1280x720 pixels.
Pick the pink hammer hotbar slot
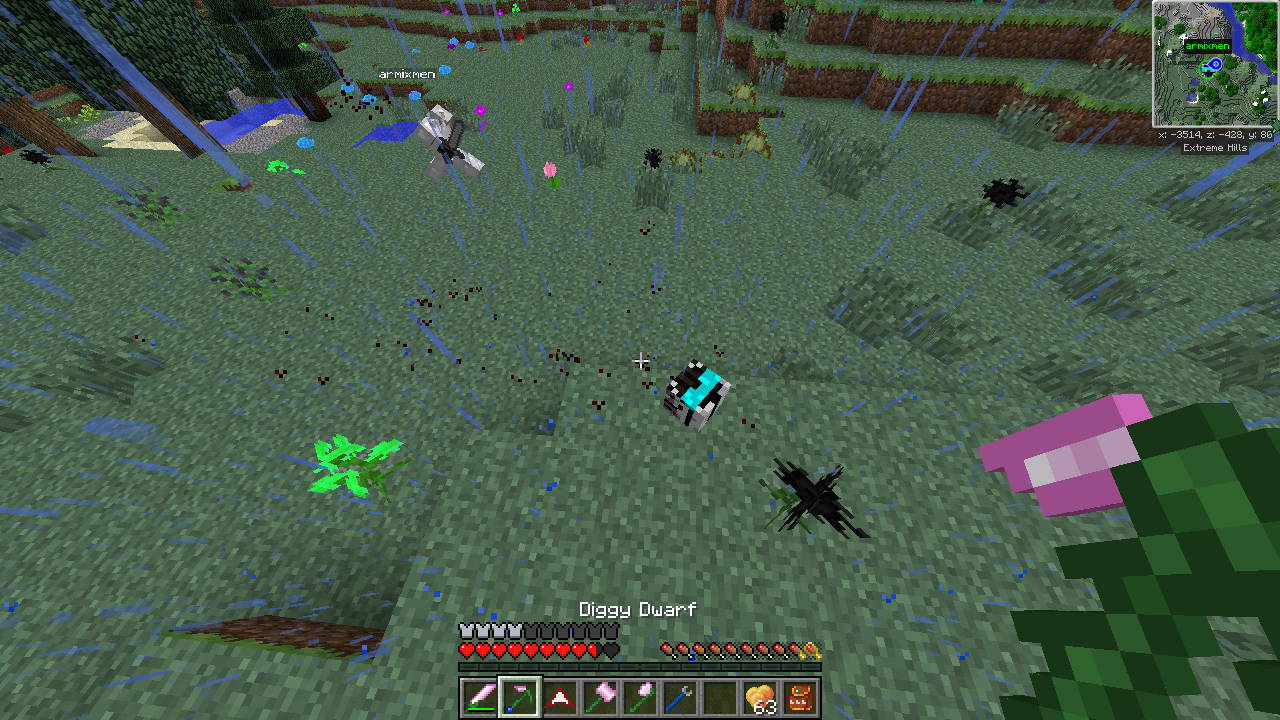(600, 697)
